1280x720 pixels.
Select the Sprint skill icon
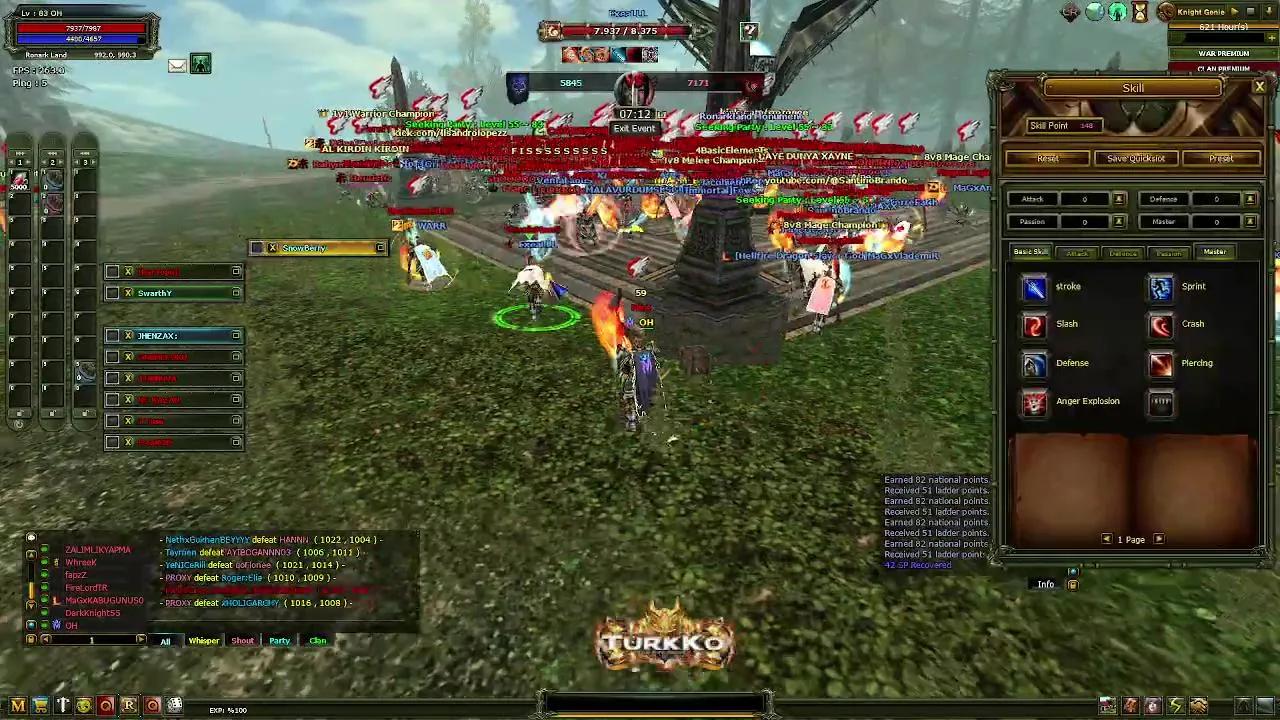pos(1160,286)
